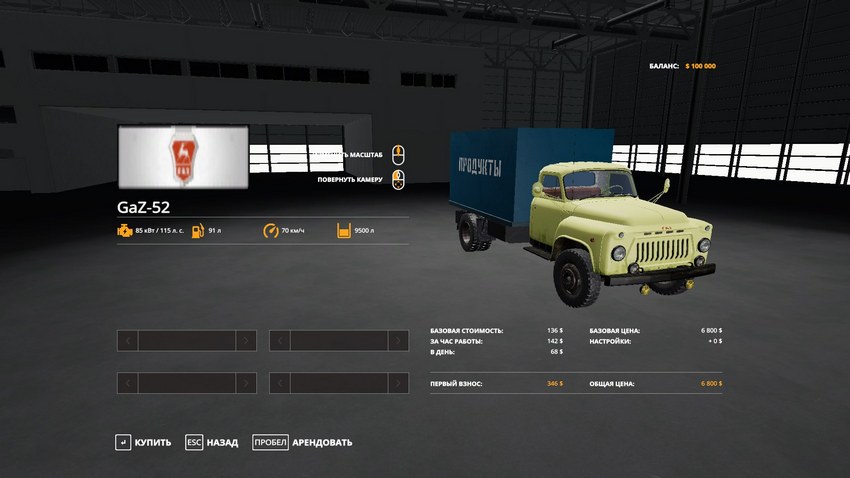Screen dimensions: 850x478
Task: Lease the truck with the Арендовать button
Action: pos(302,442)
